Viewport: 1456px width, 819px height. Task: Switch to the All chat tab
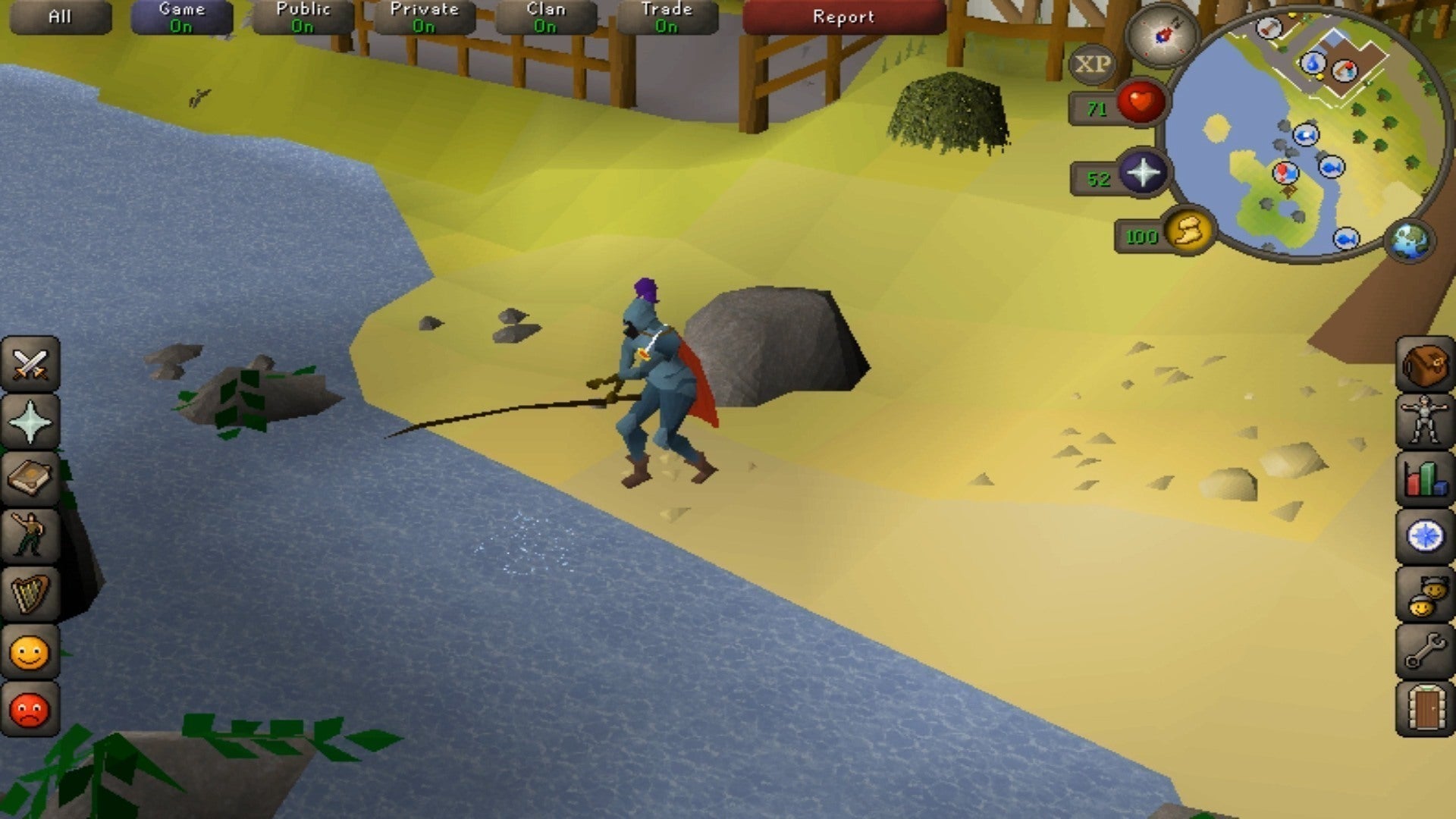61,15
